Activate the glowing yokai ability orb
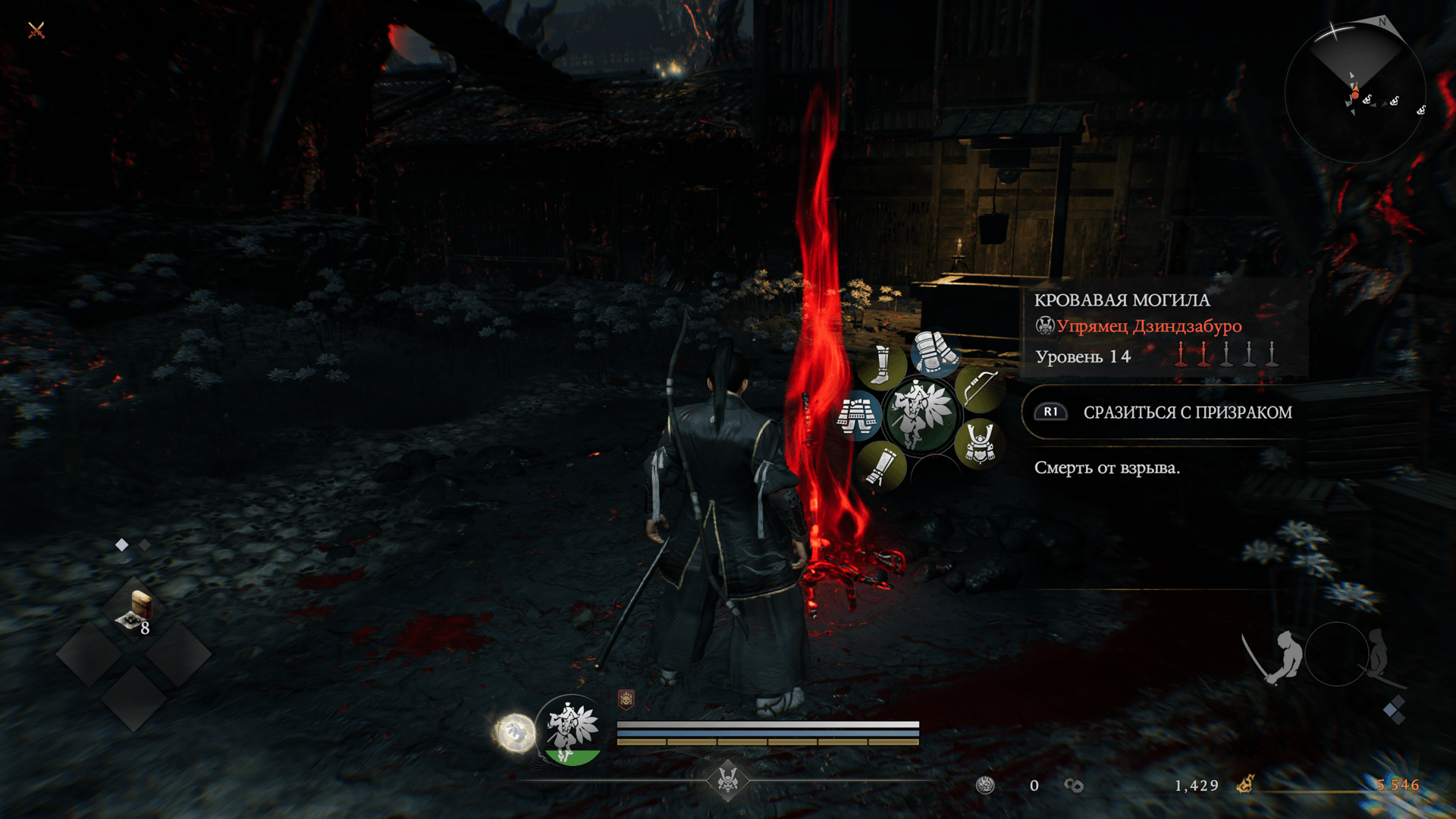Viewport: 1456px width, 819px height. tap(516, 733)
